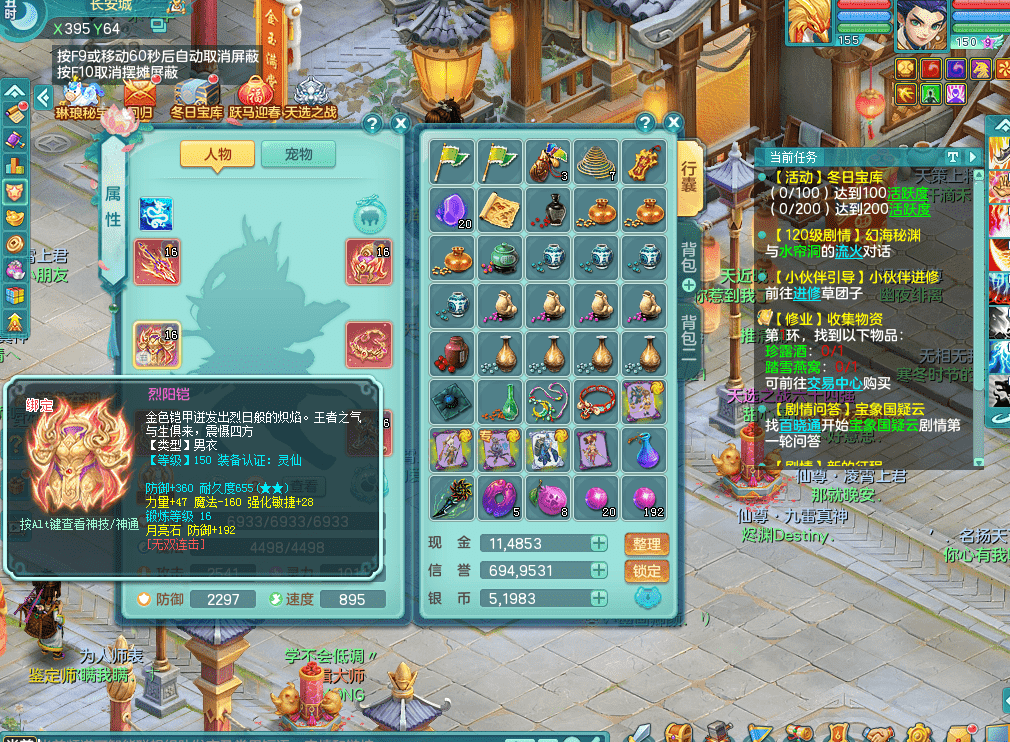The image size is (1010, 742).
Task: Select the green jar item slot
Action: coord(500,258)
